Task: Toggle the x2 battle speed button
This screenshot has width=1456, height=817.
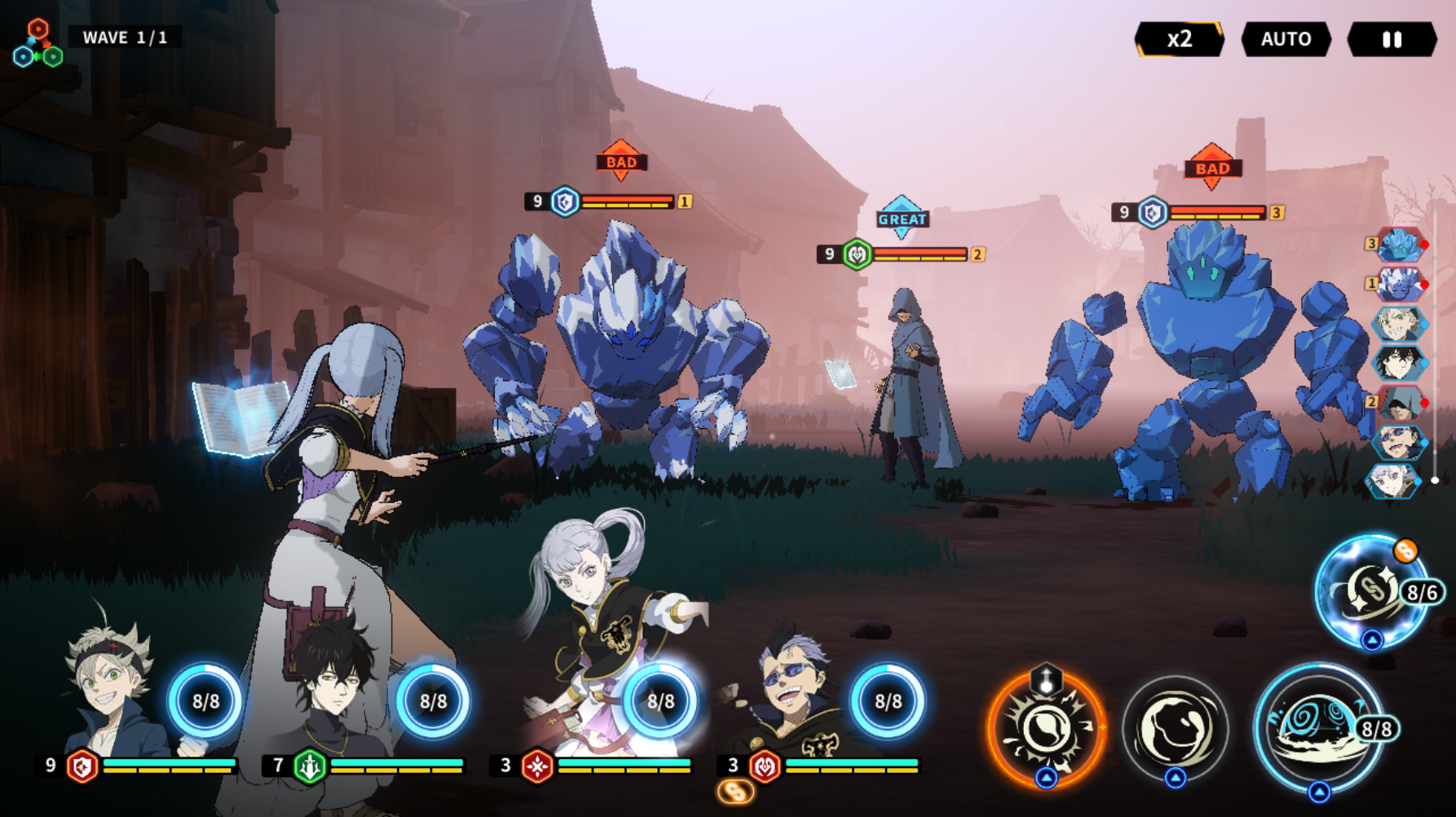Action: click(1179, 39)
